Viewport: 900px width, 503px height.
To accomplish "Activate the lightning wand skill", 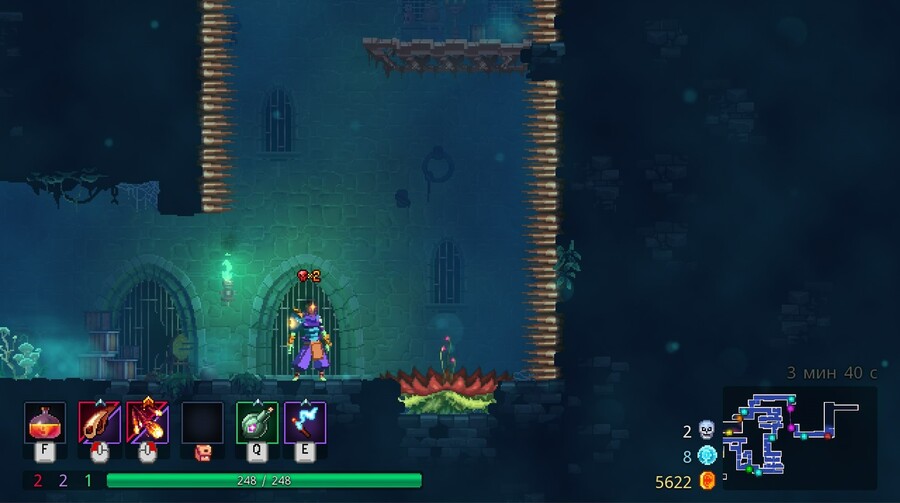I will tap(305, 422).
